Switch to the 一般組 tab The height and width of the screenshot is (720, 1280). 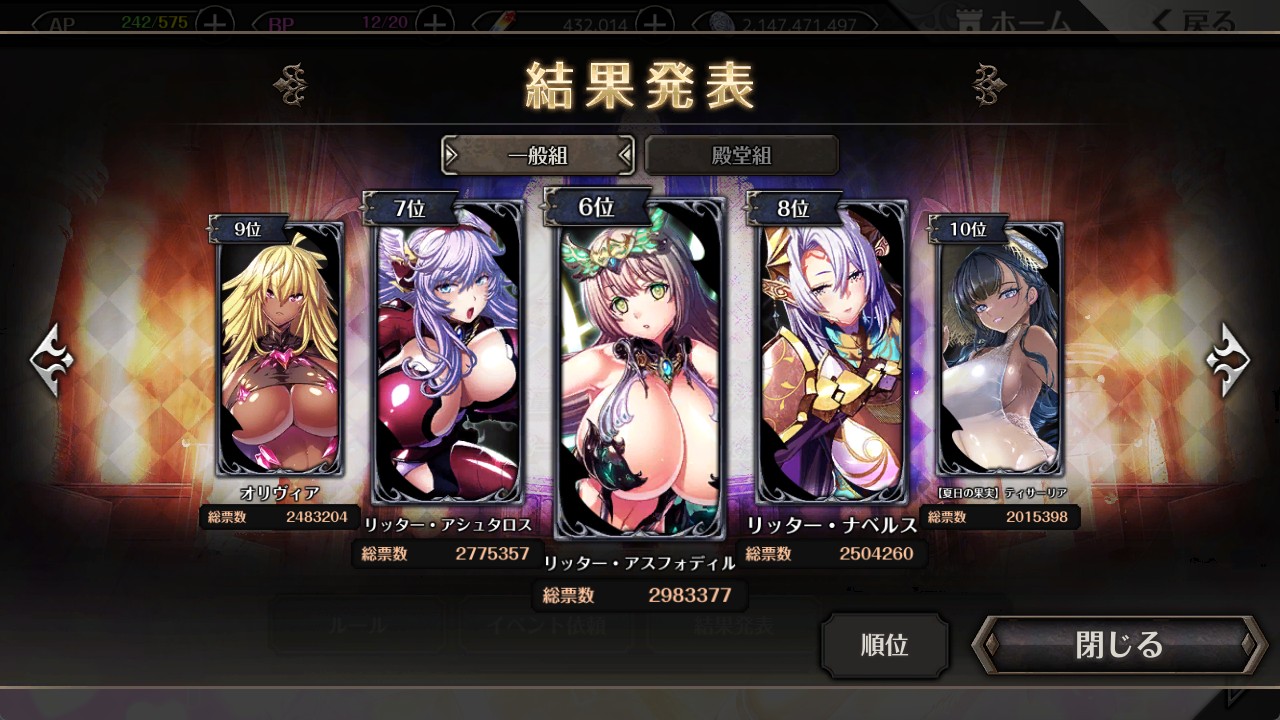(x=538, y=155)
